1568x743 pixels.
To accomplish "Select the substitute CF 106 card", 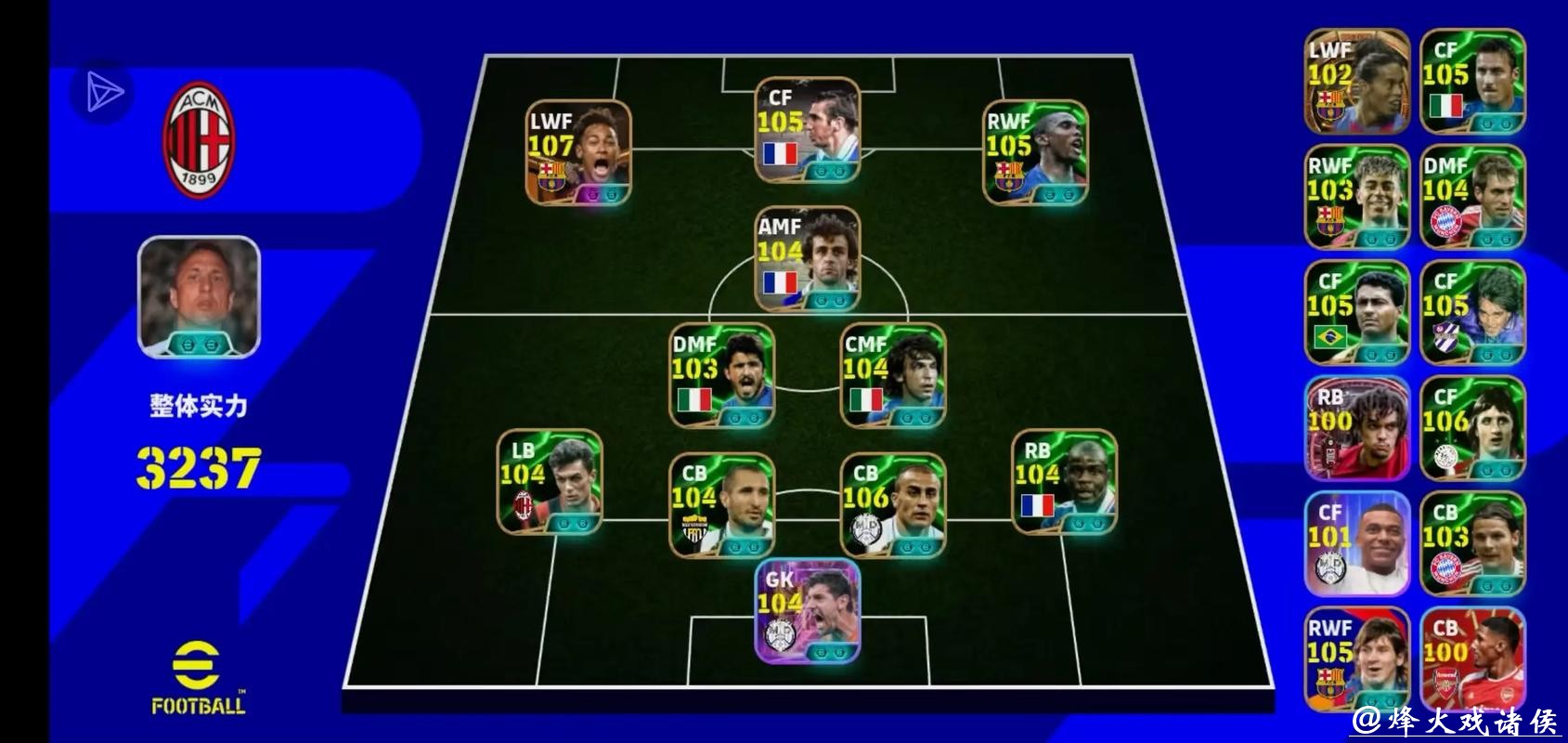I will 1472,428.
